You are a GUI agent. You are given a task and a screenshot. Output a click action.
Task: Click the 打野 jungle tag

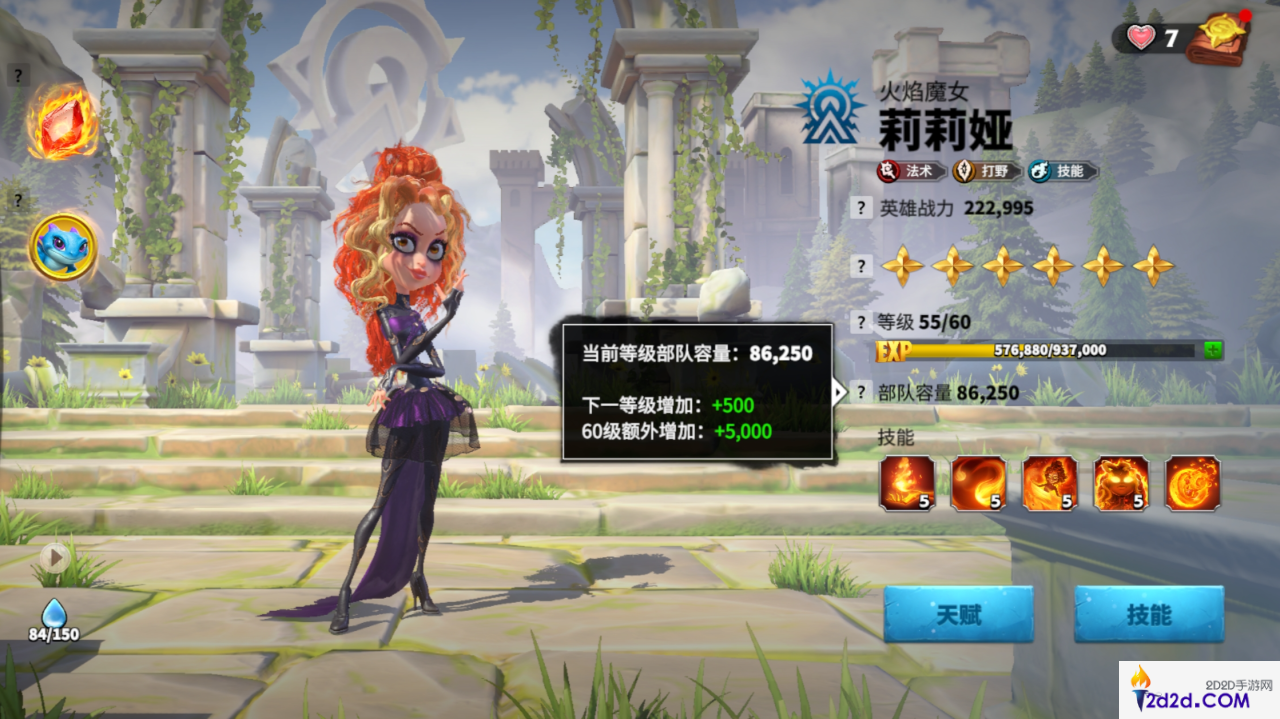click(986, 171)
